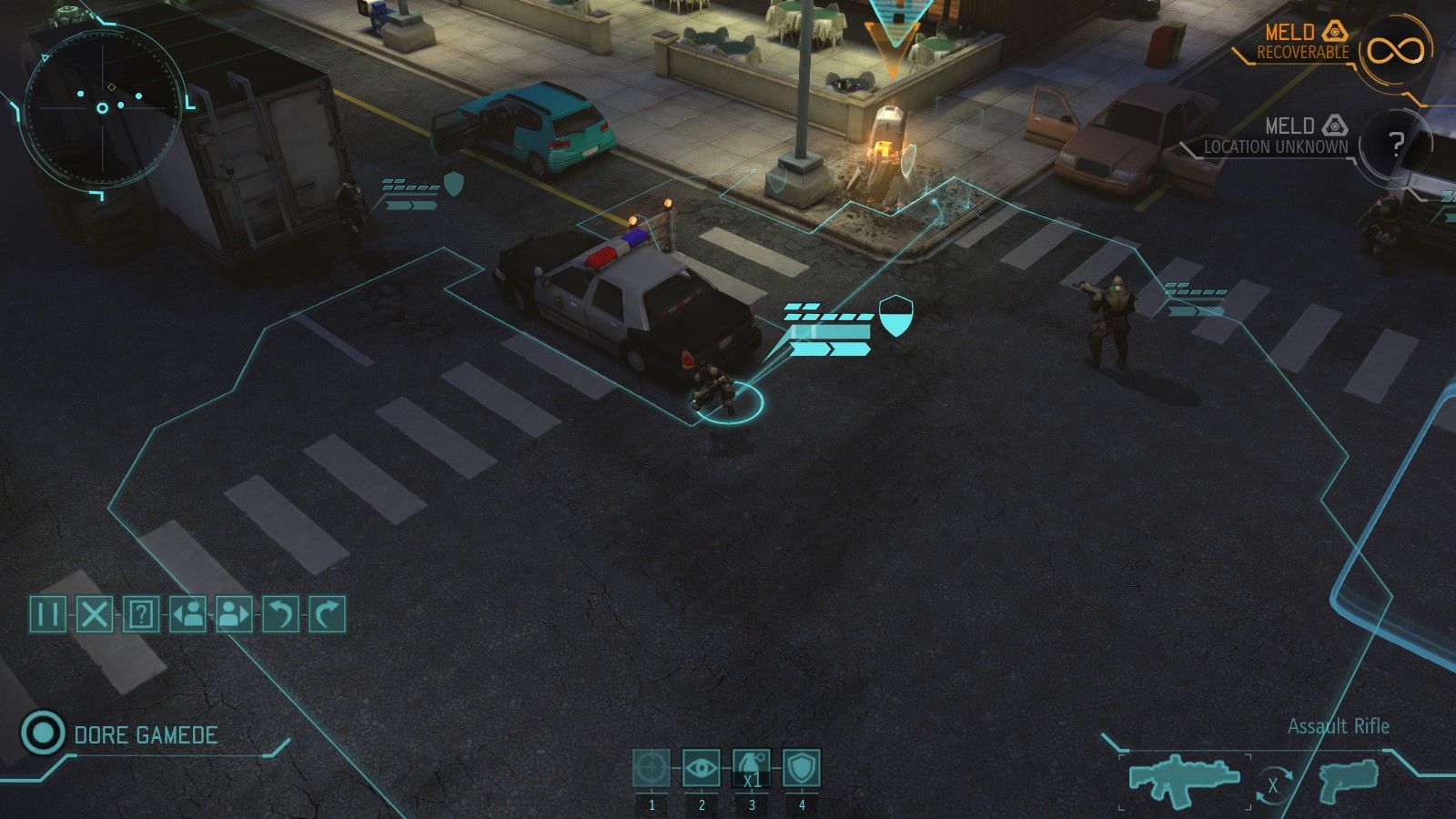The height and width of the screenshot is (819, 1456).
Task: Select the Assault Rifle label panel
Action: click(x=1338, y=727)
